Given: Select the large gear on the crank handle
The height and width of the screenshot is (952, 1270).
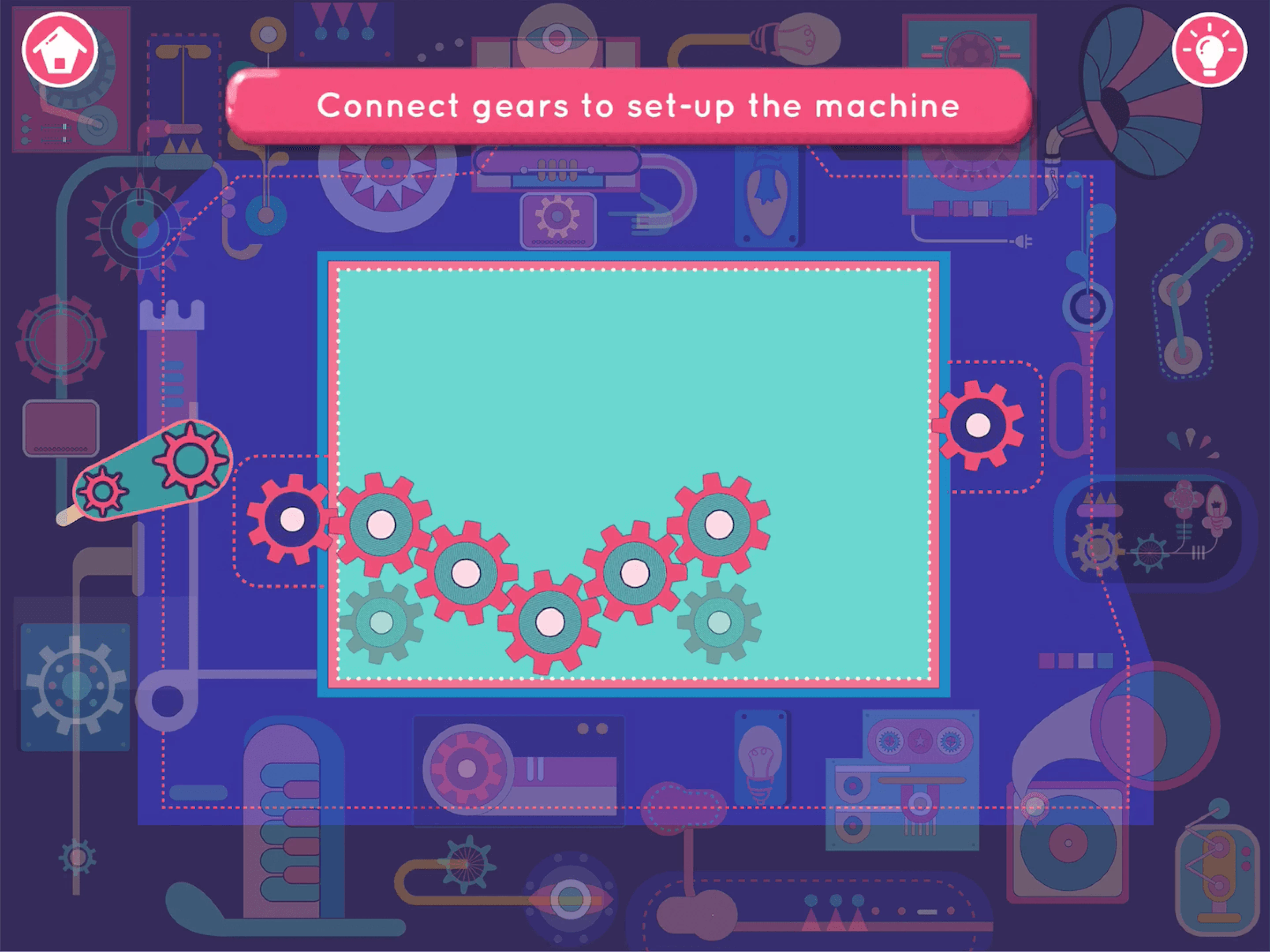Looking at the screenshot, I should click(190, 461).
